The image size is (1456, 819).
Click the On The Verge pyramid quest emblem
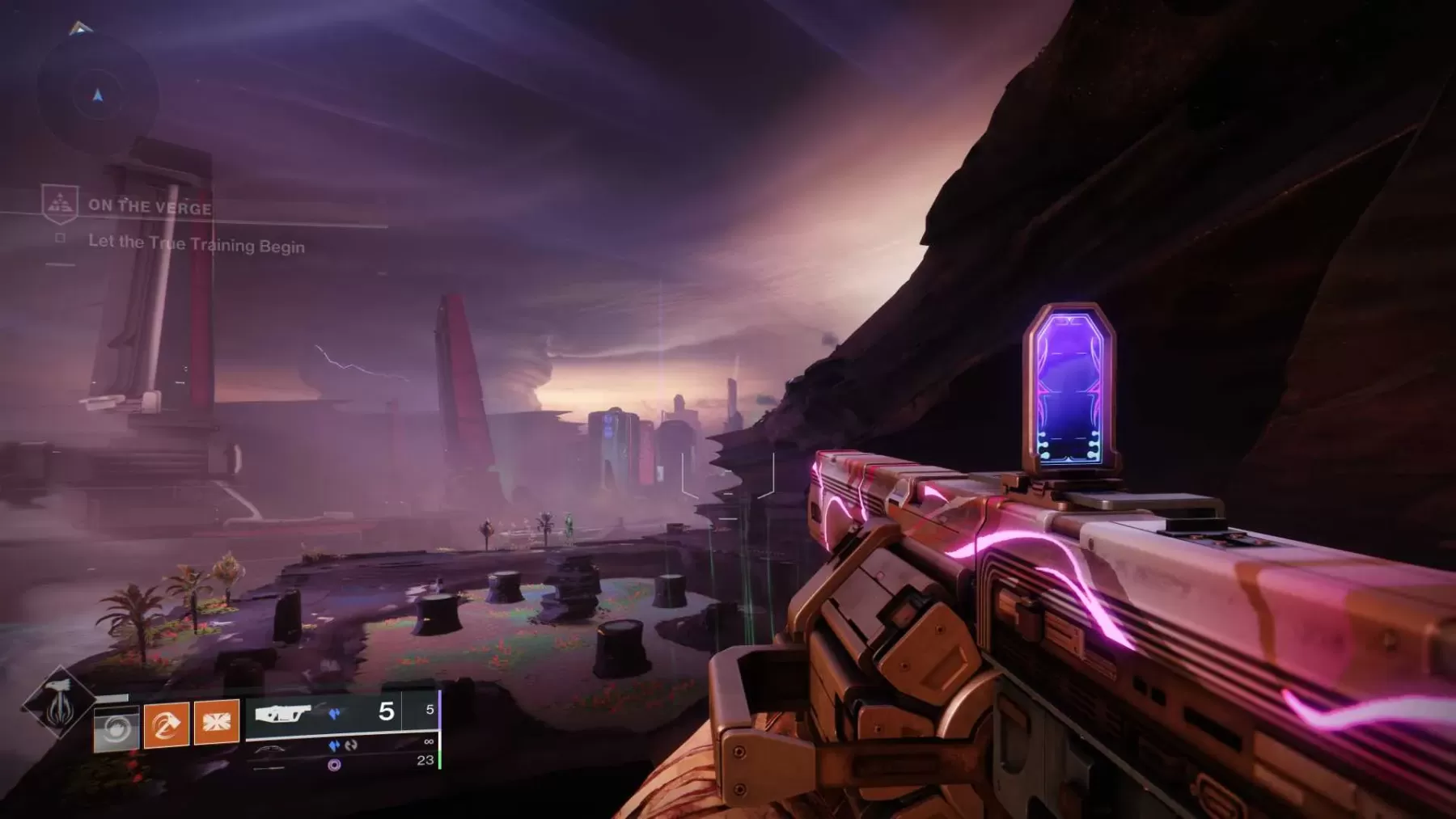tap(59, 205)
